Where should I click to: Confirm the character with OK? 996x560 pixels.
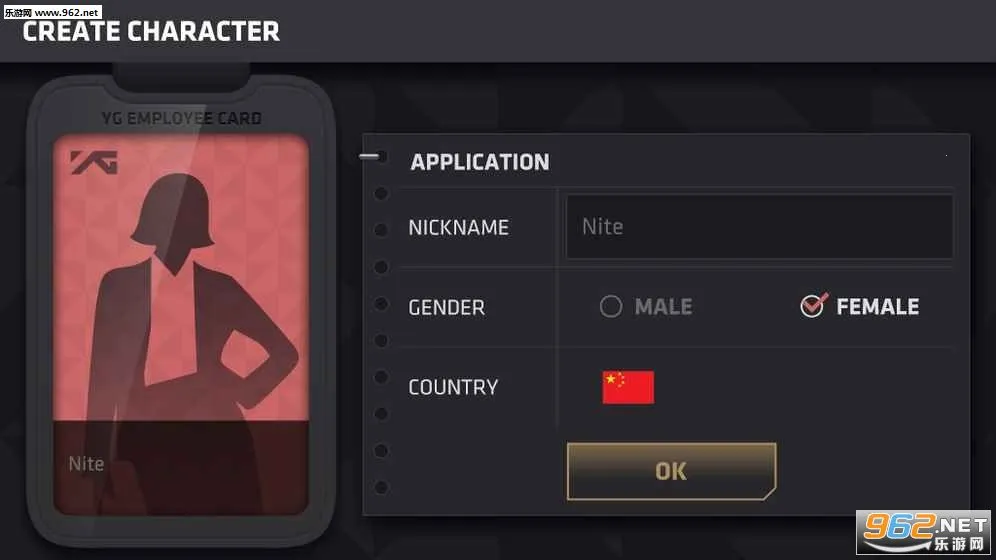point(671,471)
